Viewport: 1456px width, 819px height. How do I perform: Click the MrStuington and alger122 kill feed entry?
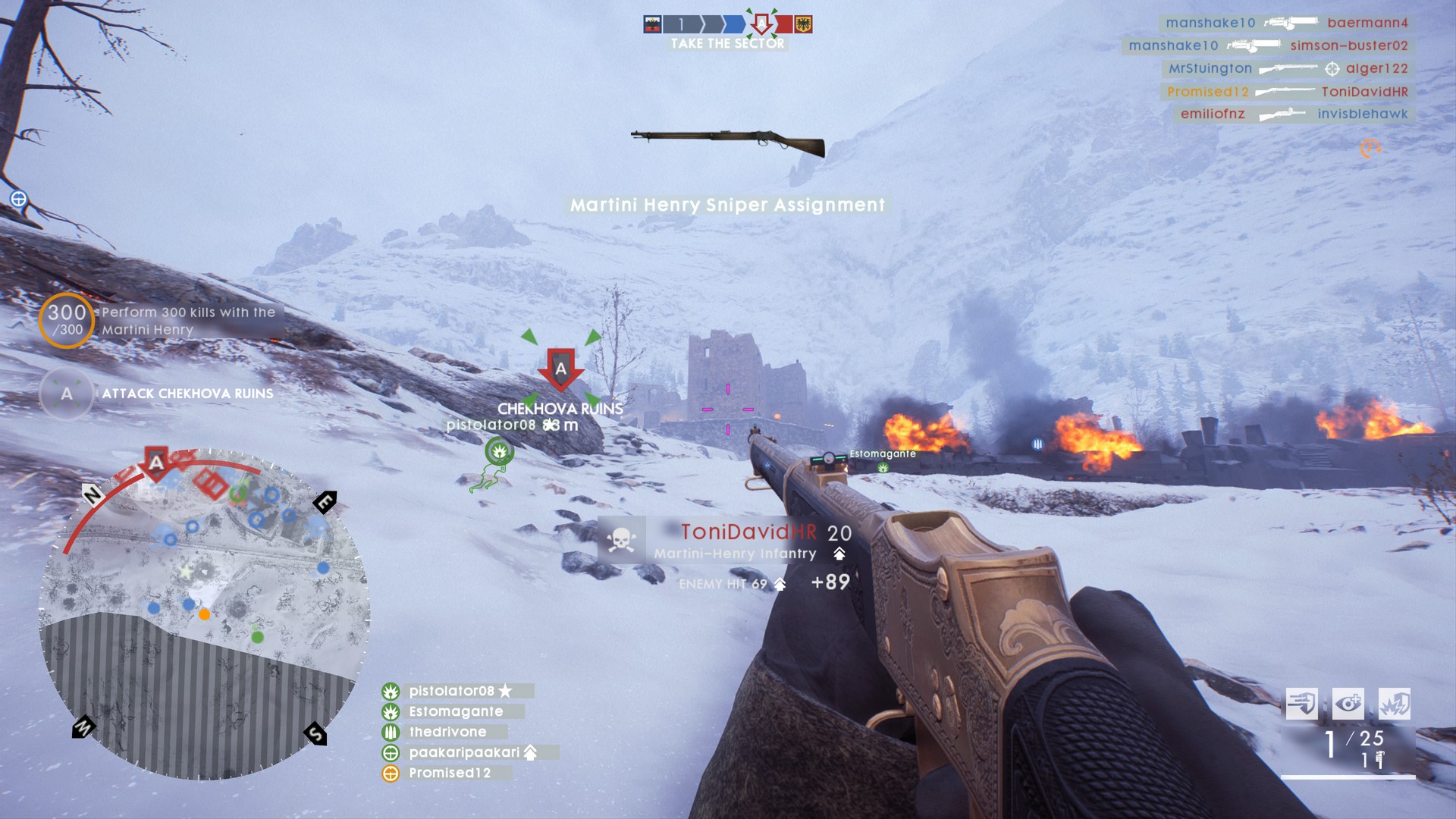(x=1288, y=68)
